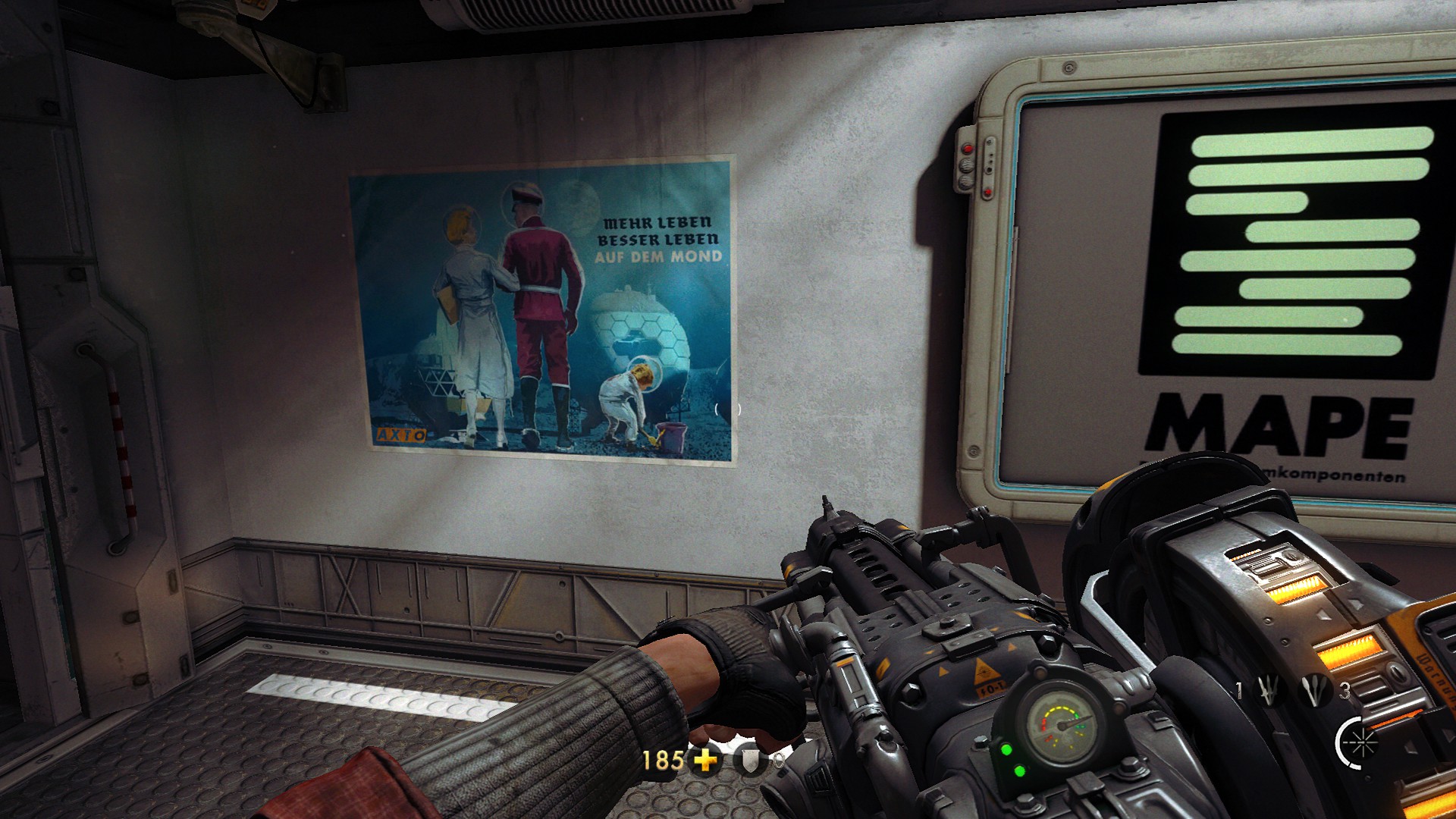Select the throwing knives icon
Image resolution: width=1456 pixels, height=819 pixels.
click(1269, 690)
